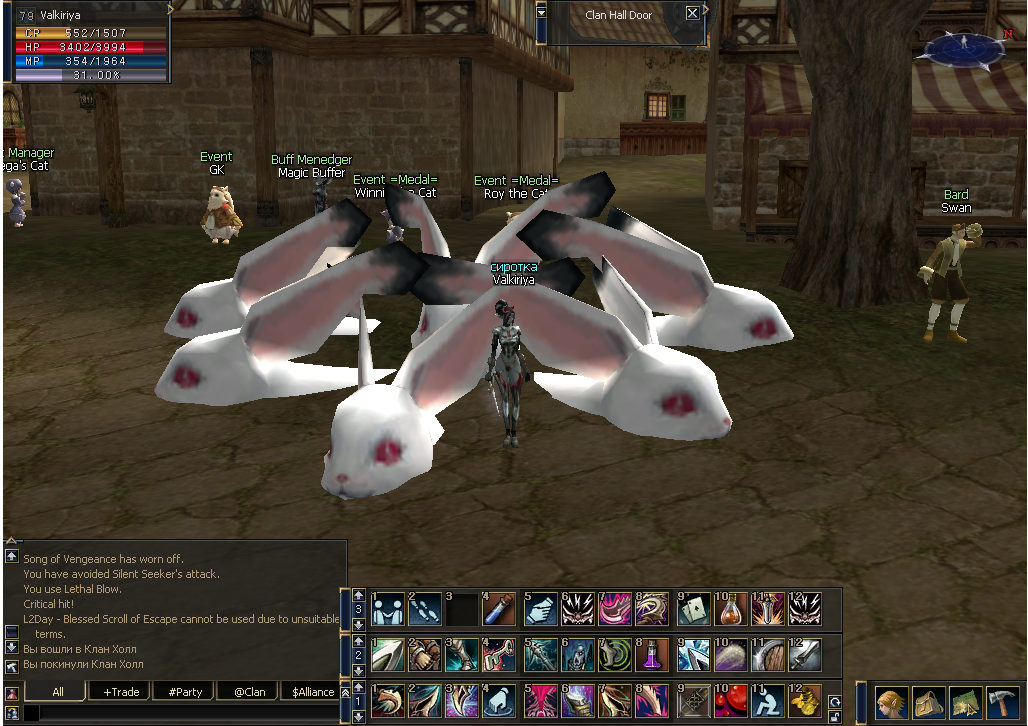This screenshot has height=726, width=1028.
Task: Switch chat to the +Trade tab
Action: tap(120, 691)
